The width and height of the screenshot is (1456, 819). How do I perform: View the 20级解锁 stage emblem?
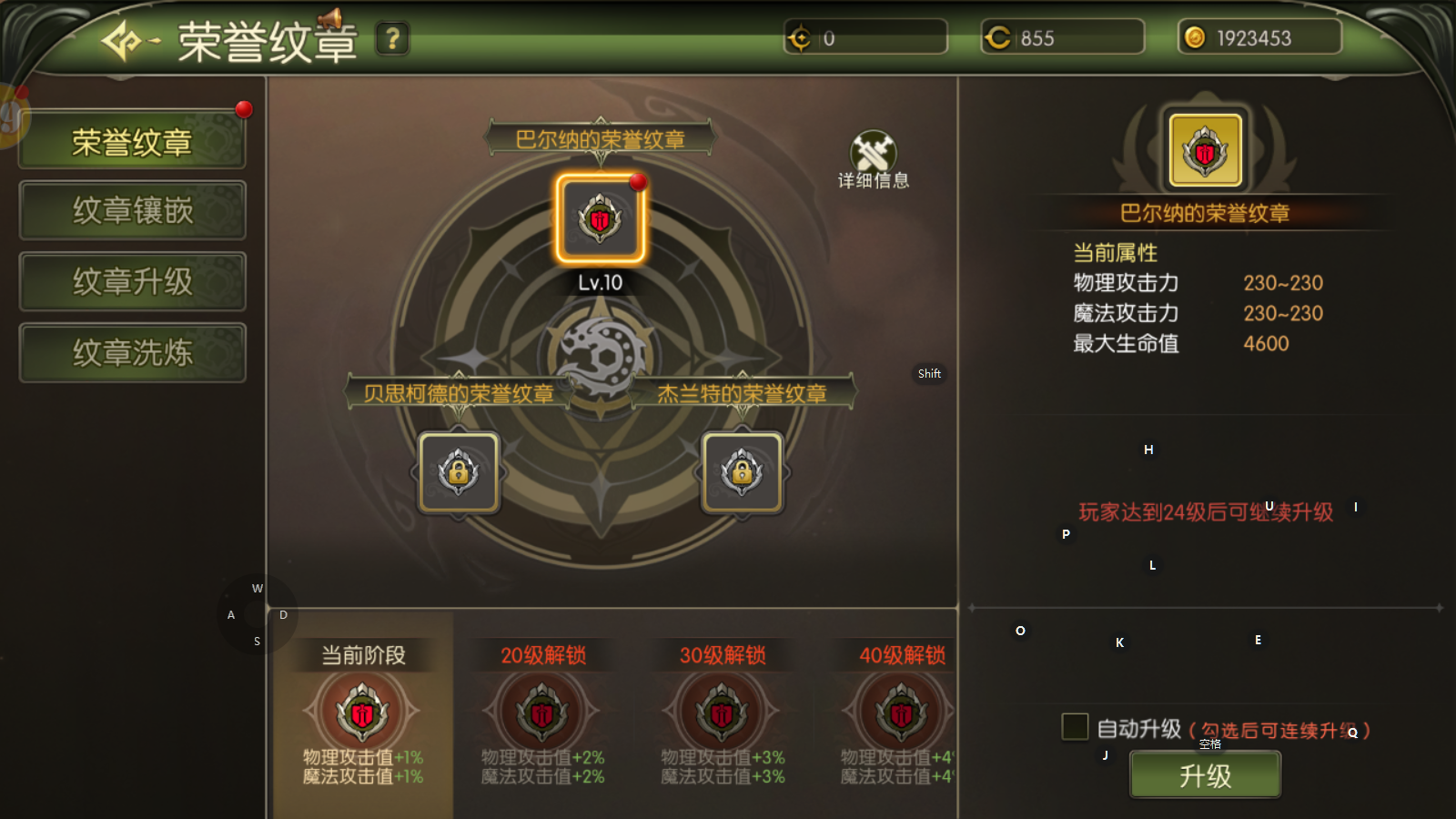point(542,713)
